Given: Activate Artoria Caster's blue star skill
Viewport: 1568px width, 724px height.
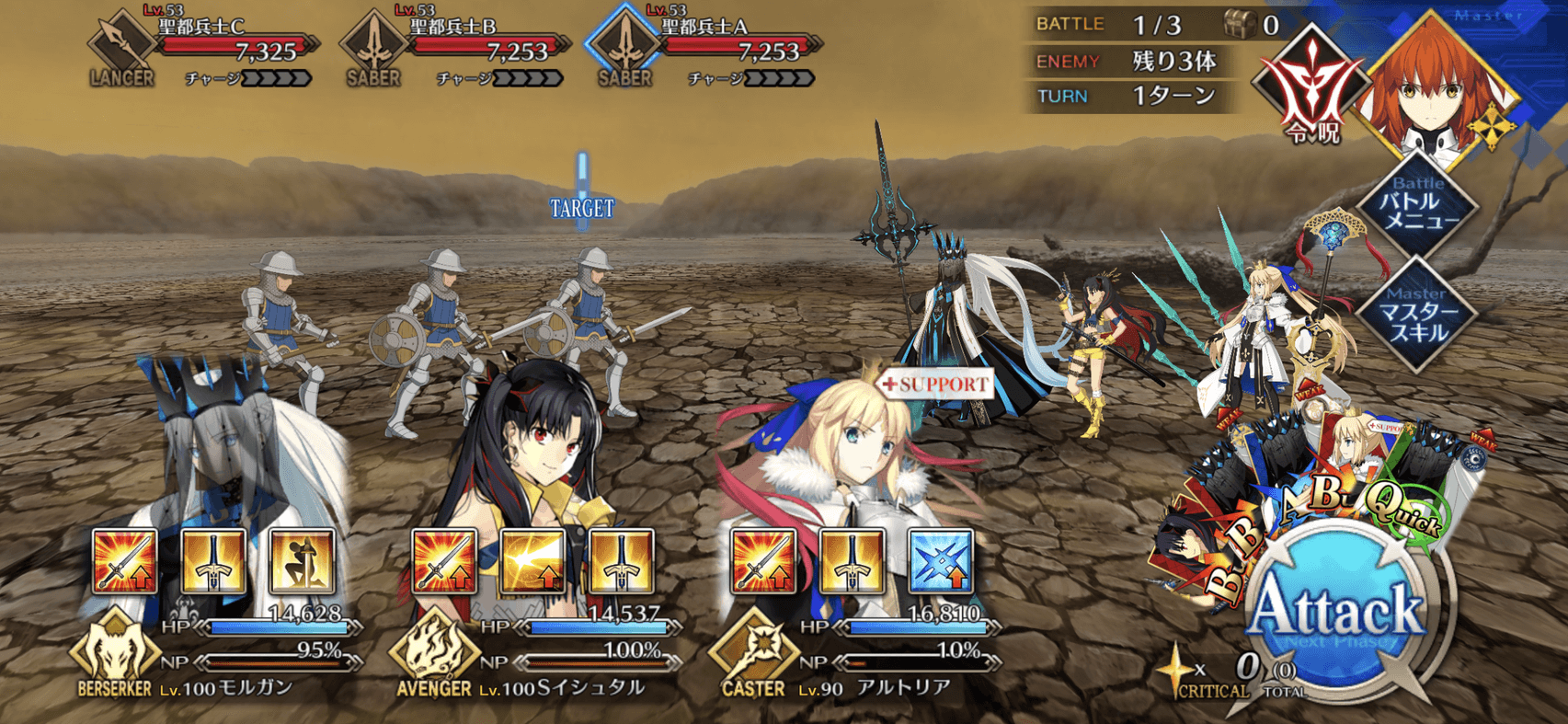Looking at the screenshot, I should (x=940, y=560).
